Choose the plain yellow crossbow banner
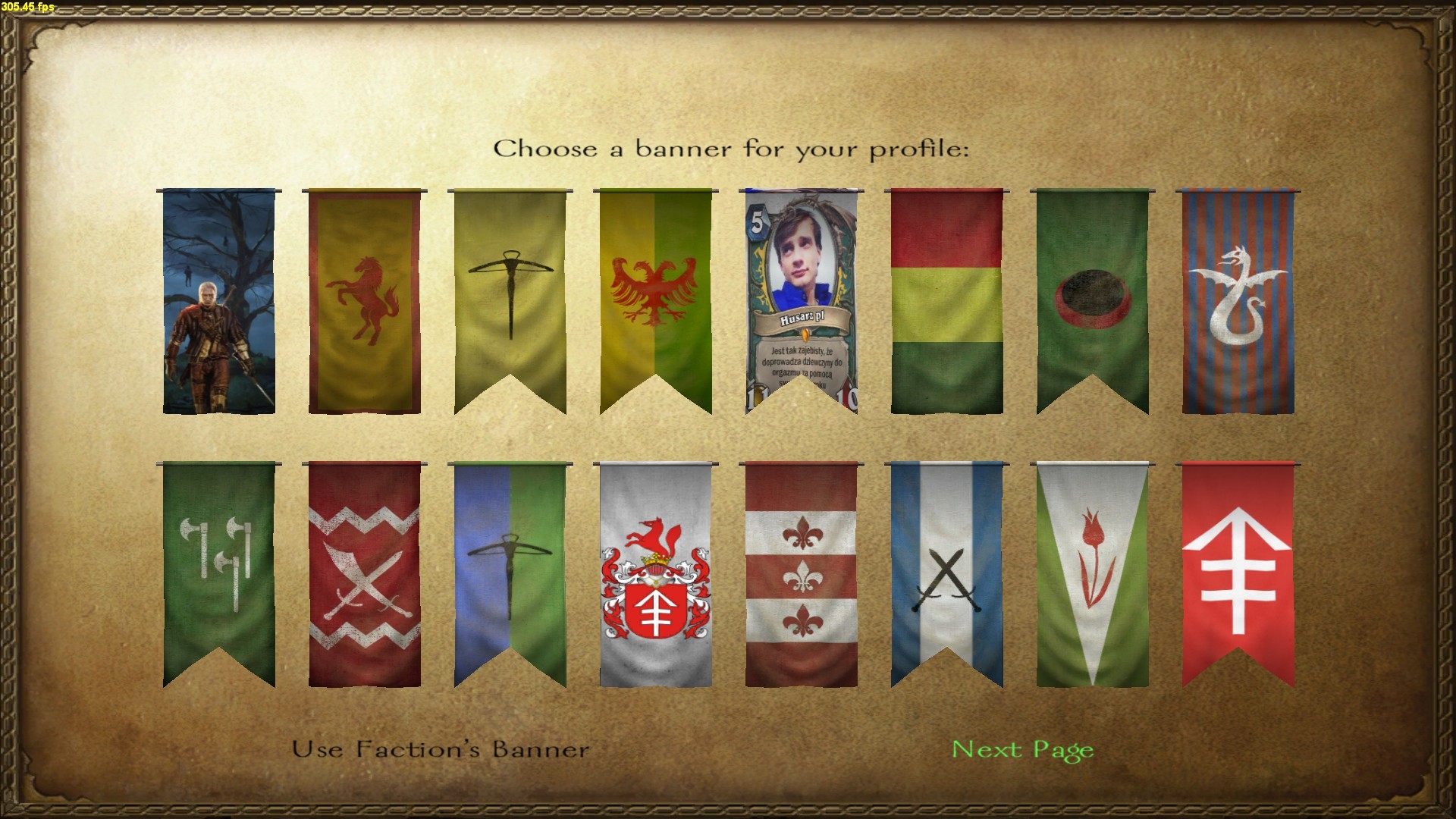The width and height of the screenshot is (1456, 819). pyautogui.click(x=510, y=301)
